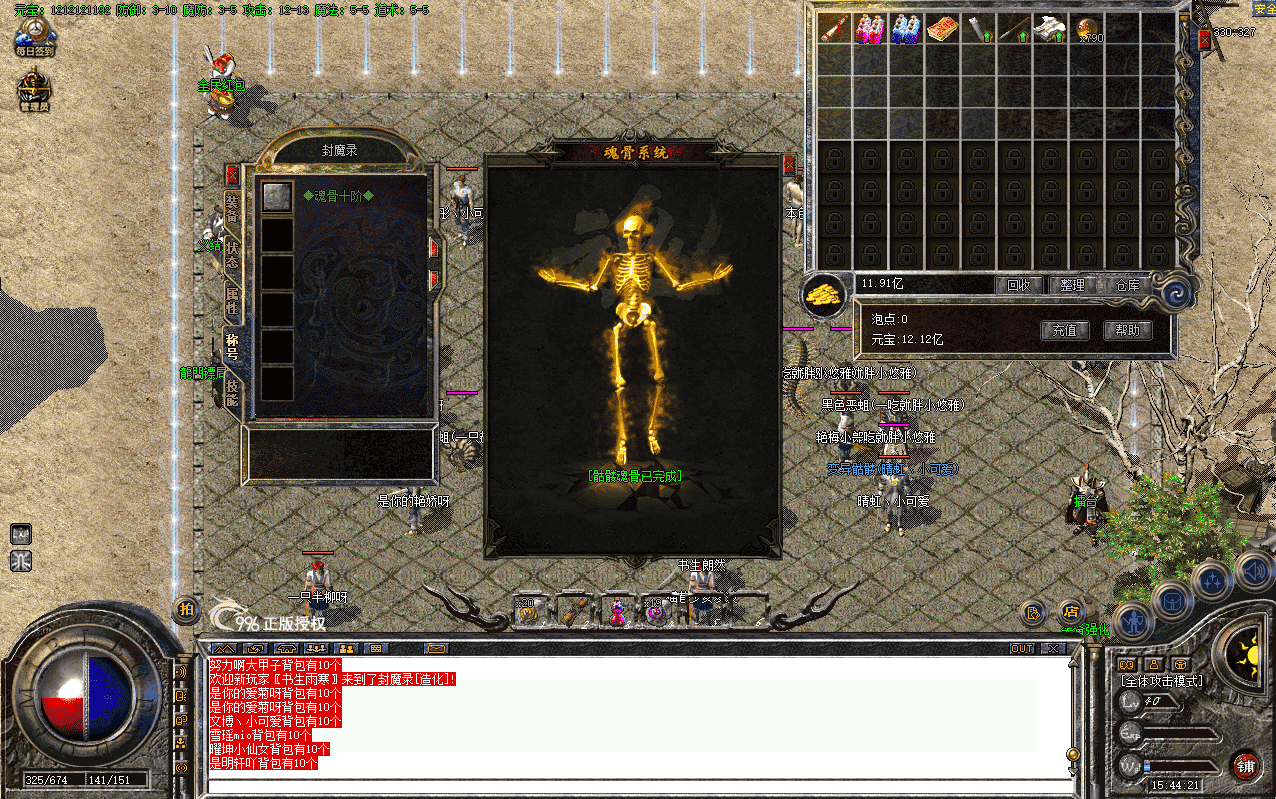Click the red 铺 stall button

[1245, 766]
